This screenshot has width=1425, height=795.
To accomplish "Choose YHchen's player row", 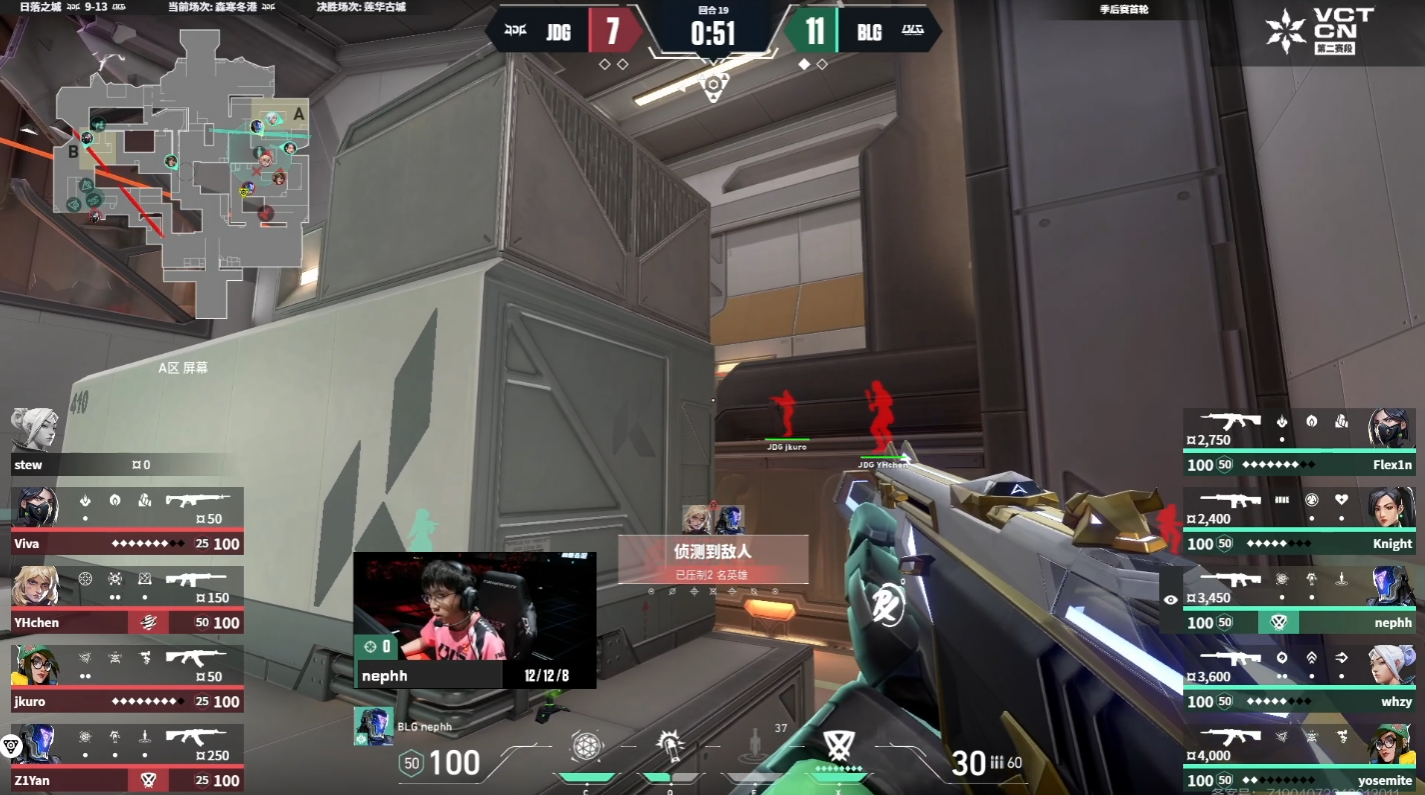I will point(128,600).
